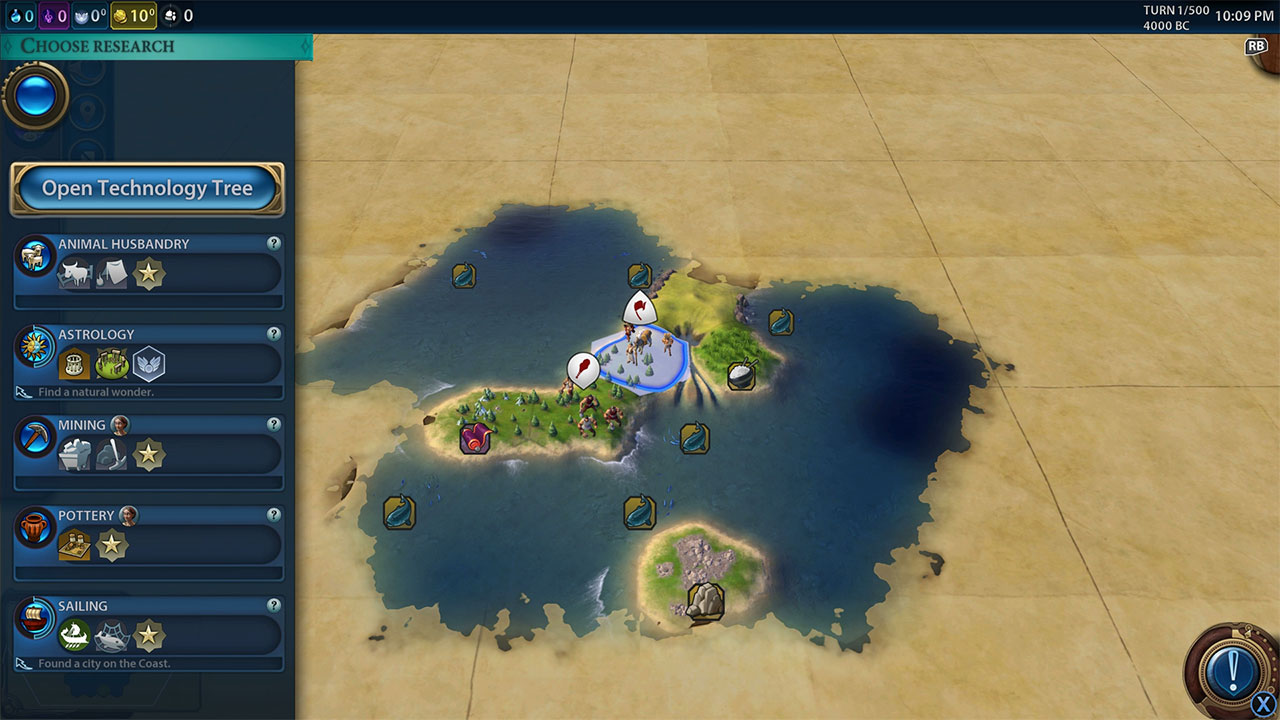
Task: Select the settler unit banner
Action: (x=637, y=309)
